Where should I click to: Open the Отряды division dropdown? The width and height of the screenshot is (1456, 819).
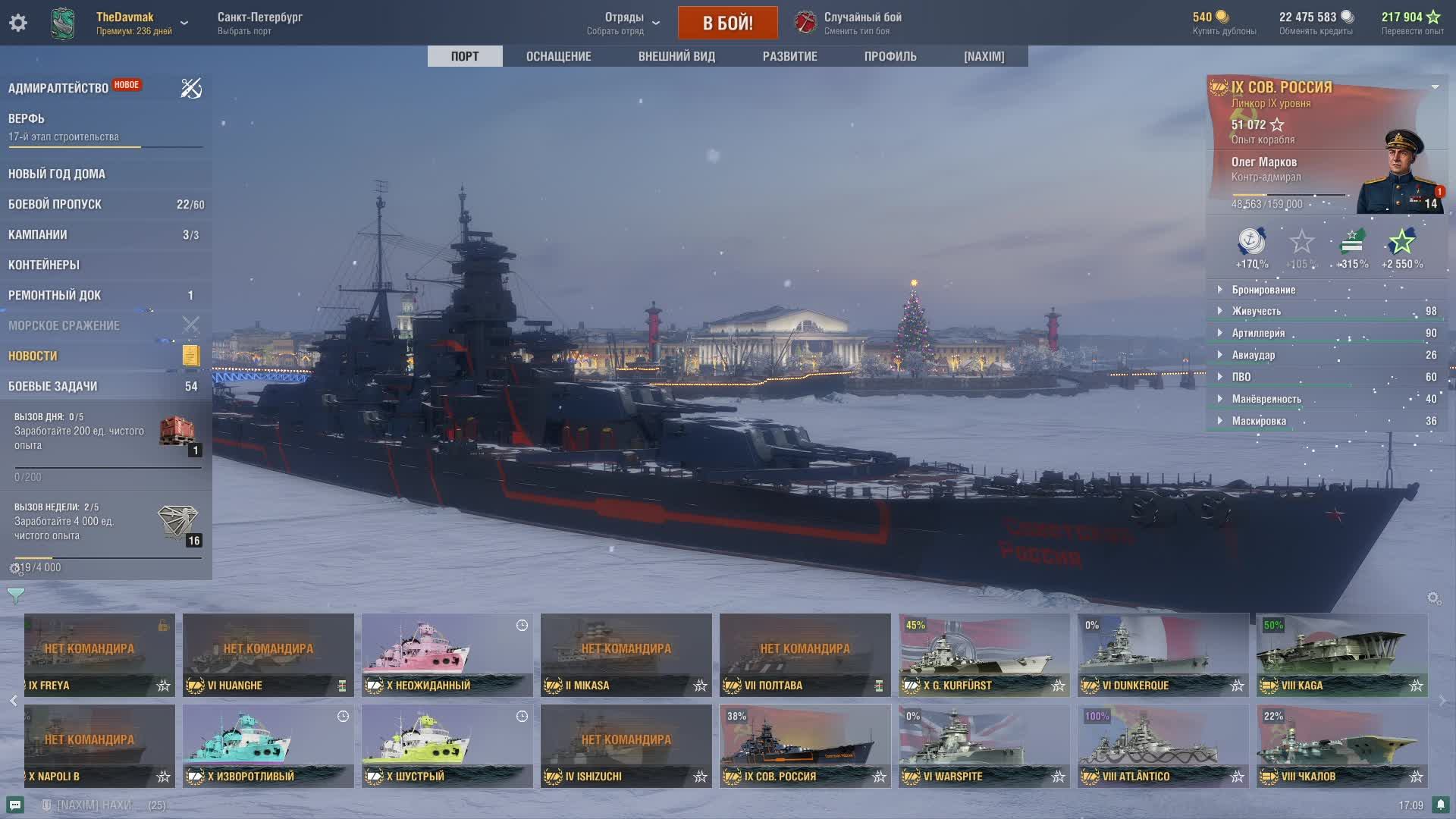click(x=623, y=23)
